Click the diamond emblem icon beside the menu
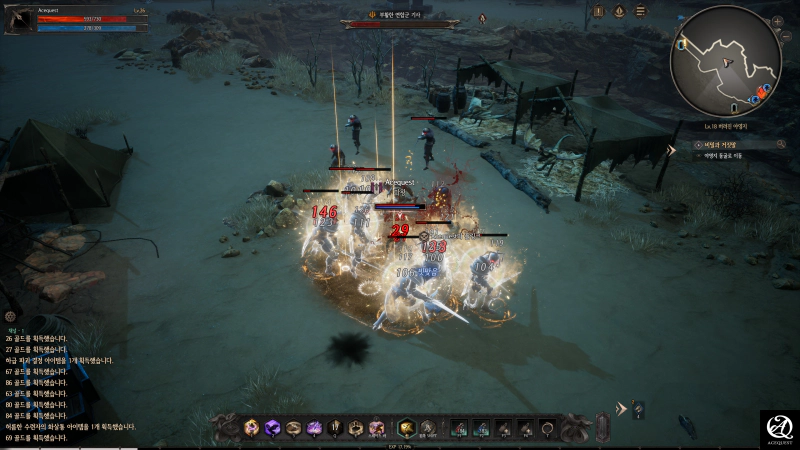The width and height of the screenshot is (800, 450). click(x=617, y=11)
